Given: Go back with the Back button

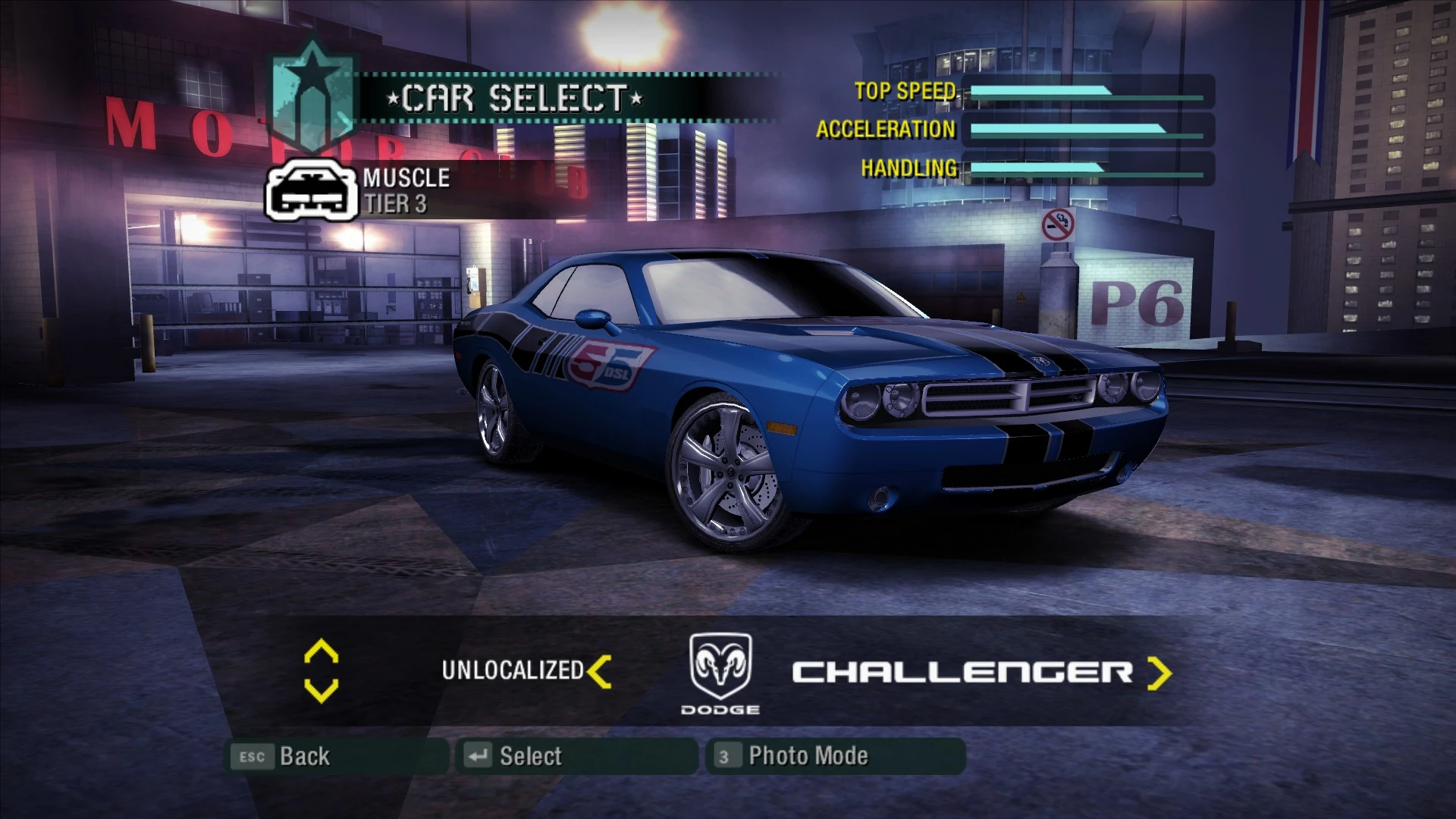Looking at the screenshot, I should 337,756.
